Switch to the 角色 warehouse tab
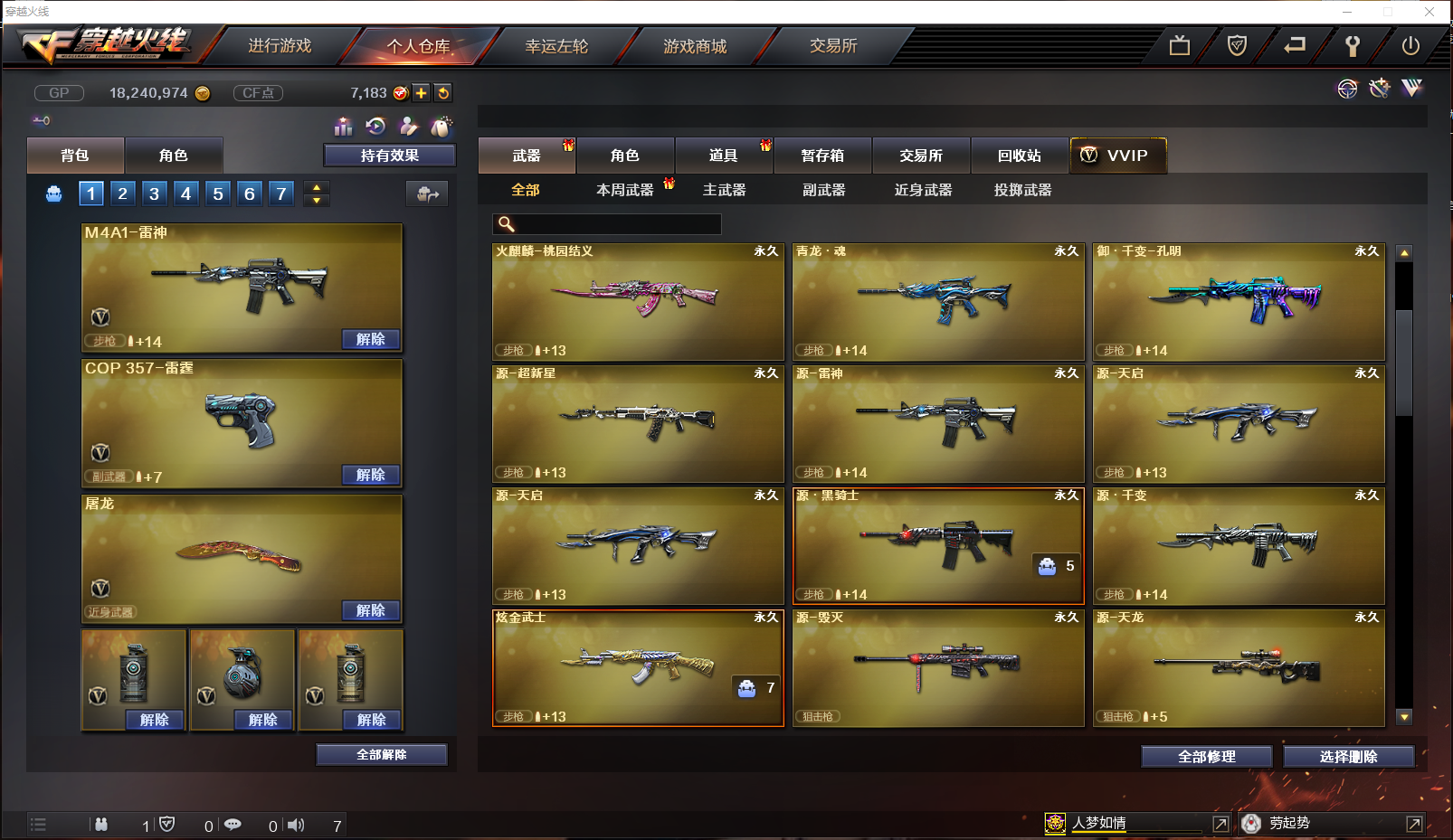This screenshot has width=1453, height=840. [x=625, y=155]
